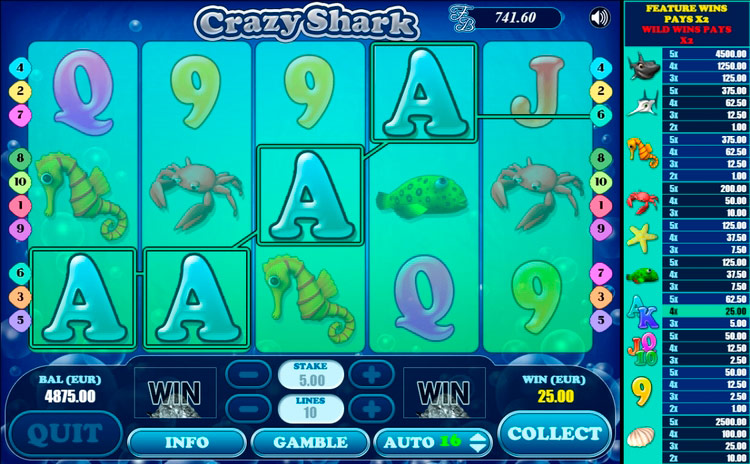Quit the Crazy Shark game
This screenshot has height=464, width=750.
[x=64, y=434]
